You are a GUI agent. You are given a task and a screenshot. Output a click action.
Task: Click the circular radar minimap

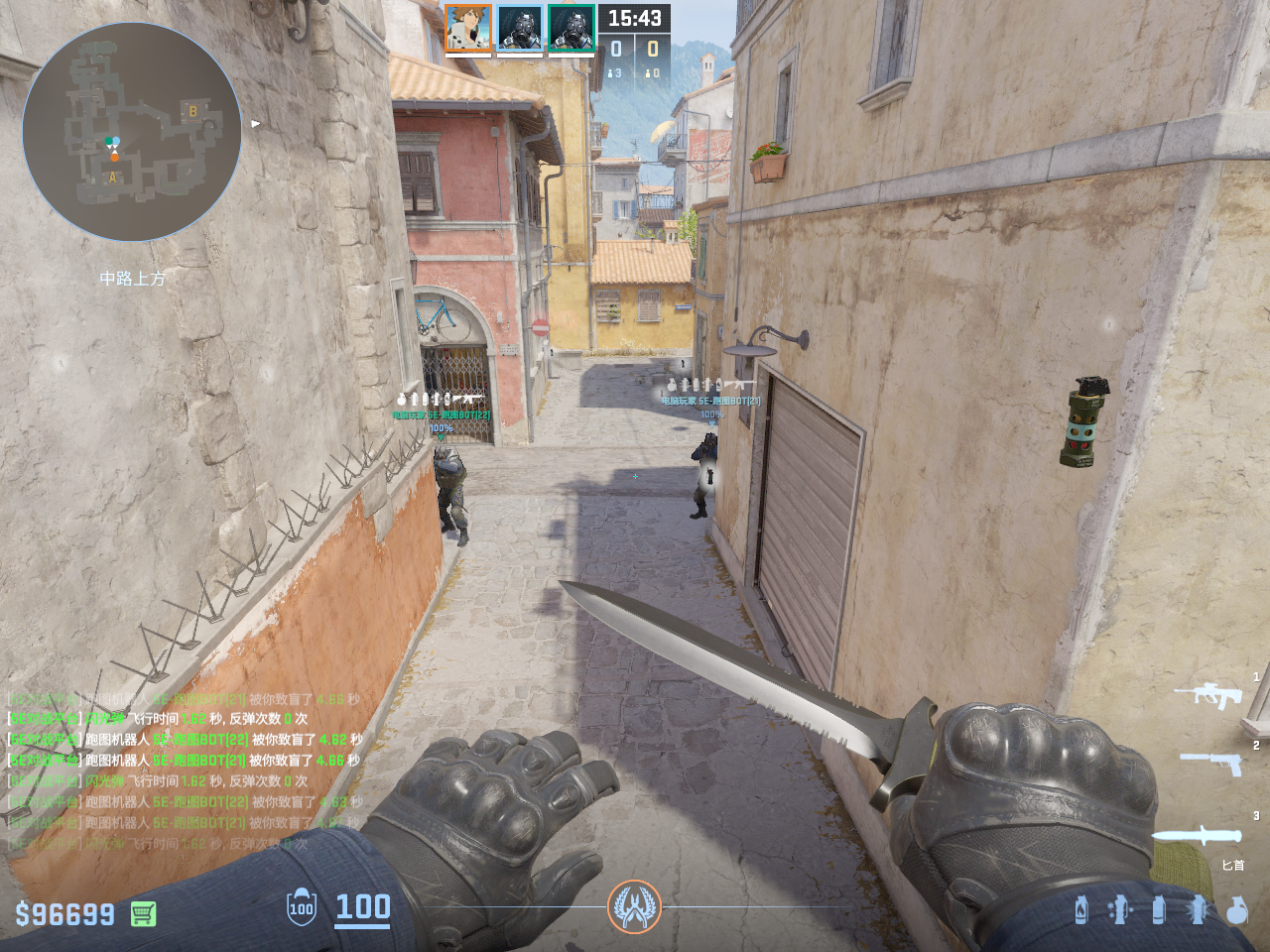[x=132, y=132]
